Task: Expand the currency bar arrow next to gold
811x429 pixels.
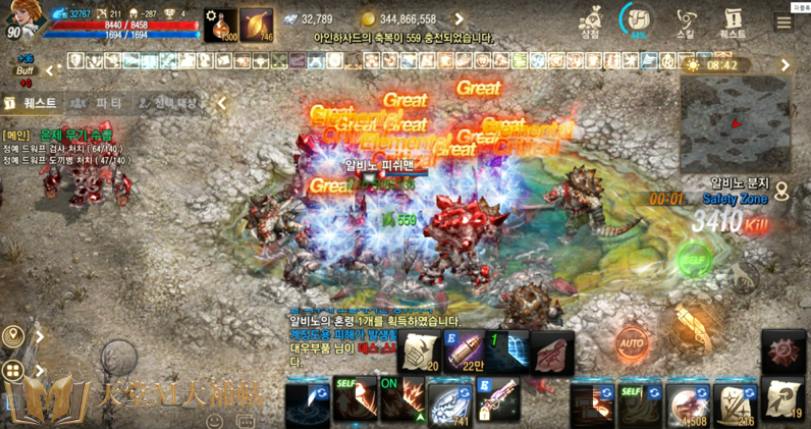Action: 459,19
